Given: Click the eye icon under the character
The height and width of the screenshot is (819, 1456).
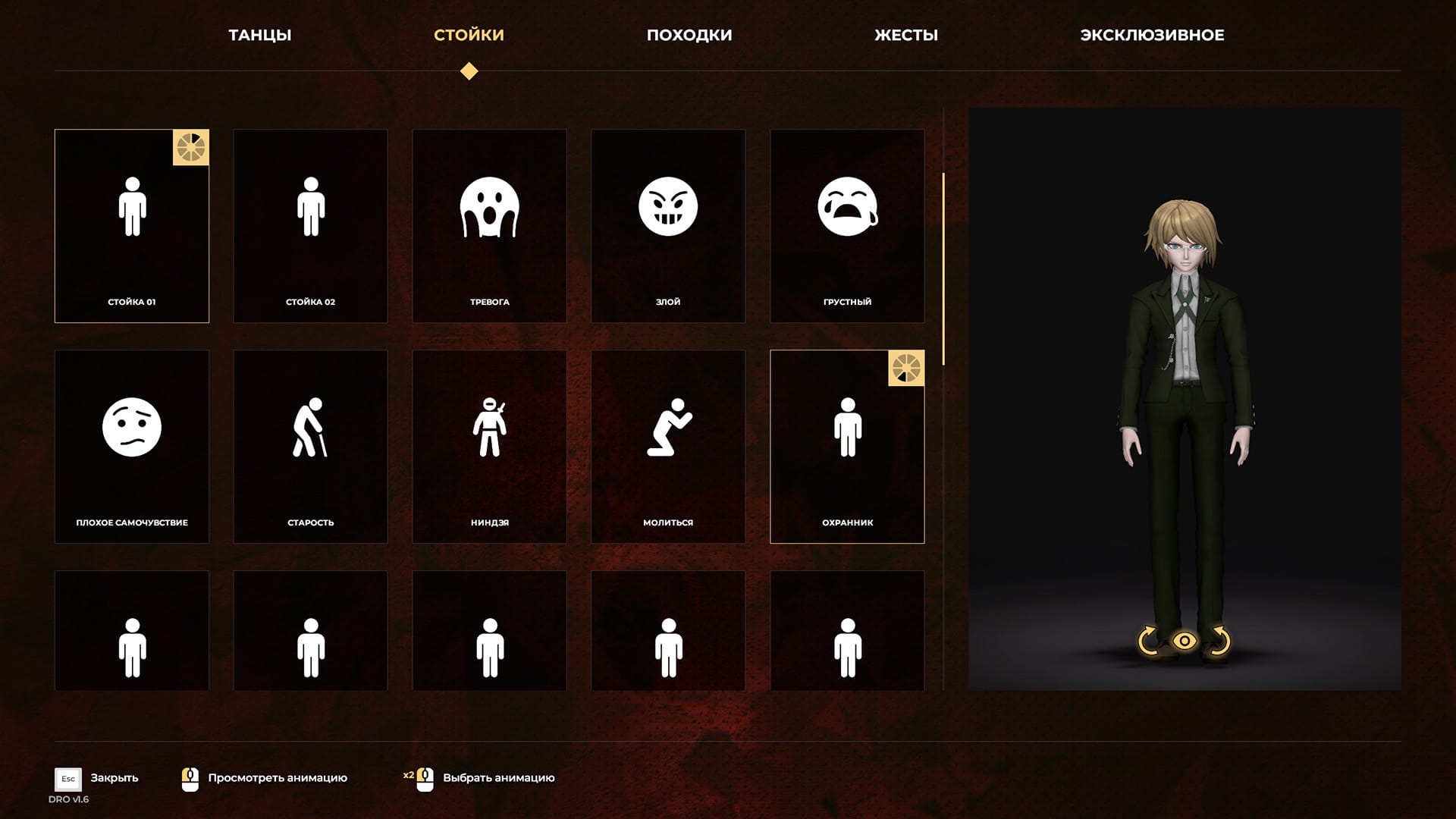Looking at the screenshot, I should (1184, 642).
